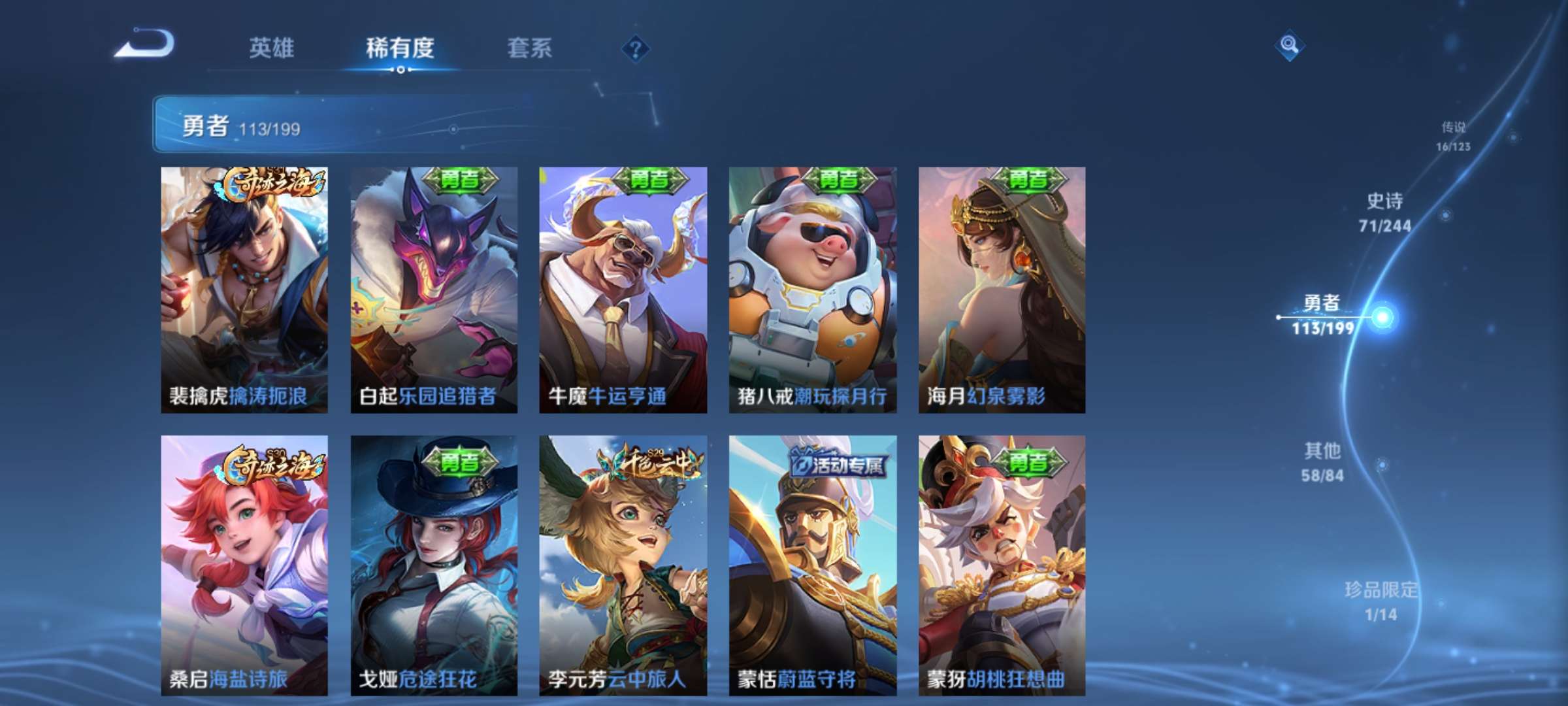Choose the 裴擒虎 擒涛扼浪 skin card
The image size is (1568, 706).
[244, 290]
